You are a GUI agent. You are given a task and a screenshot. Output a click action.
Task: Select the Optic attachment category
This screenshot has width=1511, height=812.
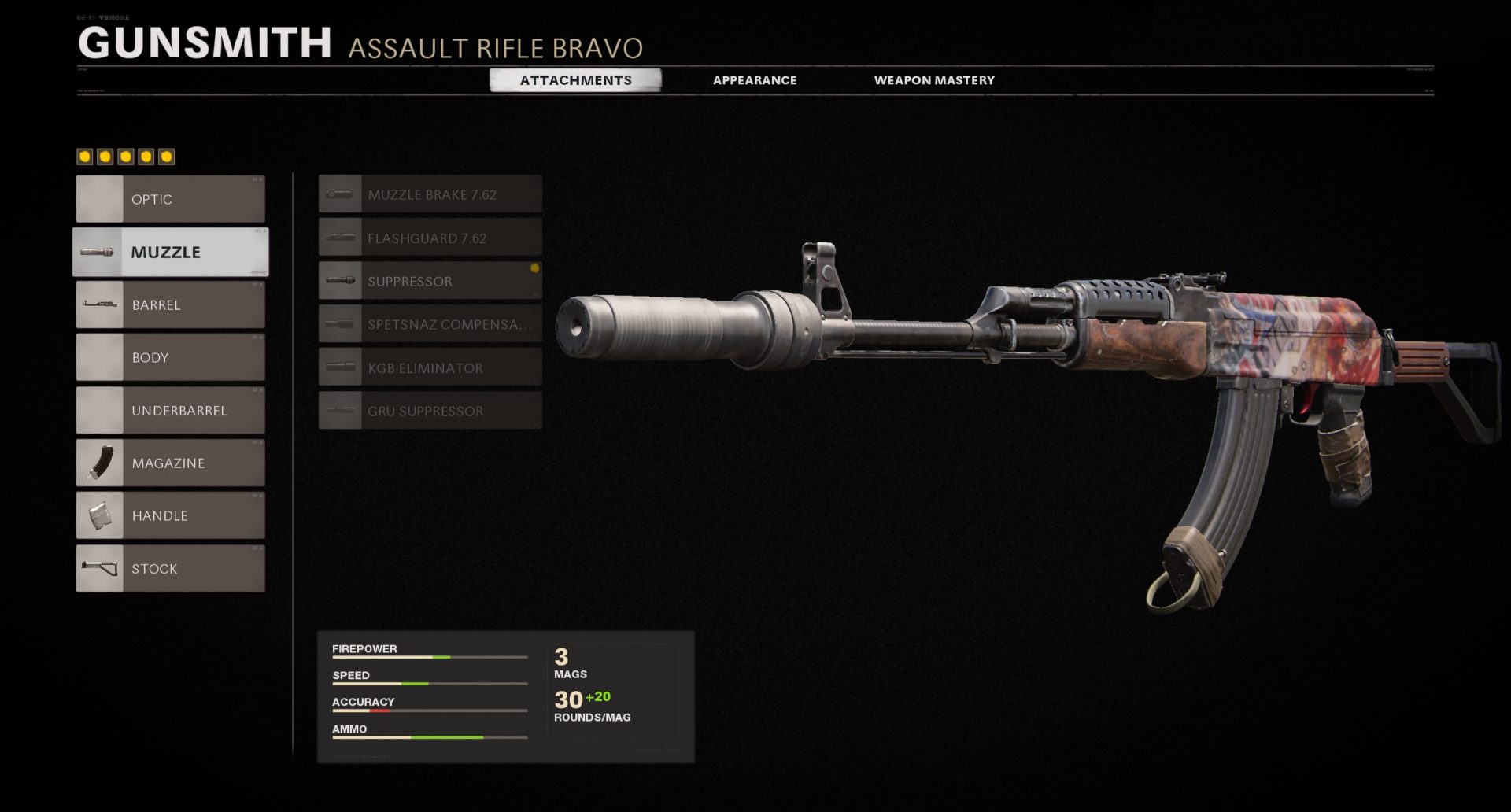[171, 199]
